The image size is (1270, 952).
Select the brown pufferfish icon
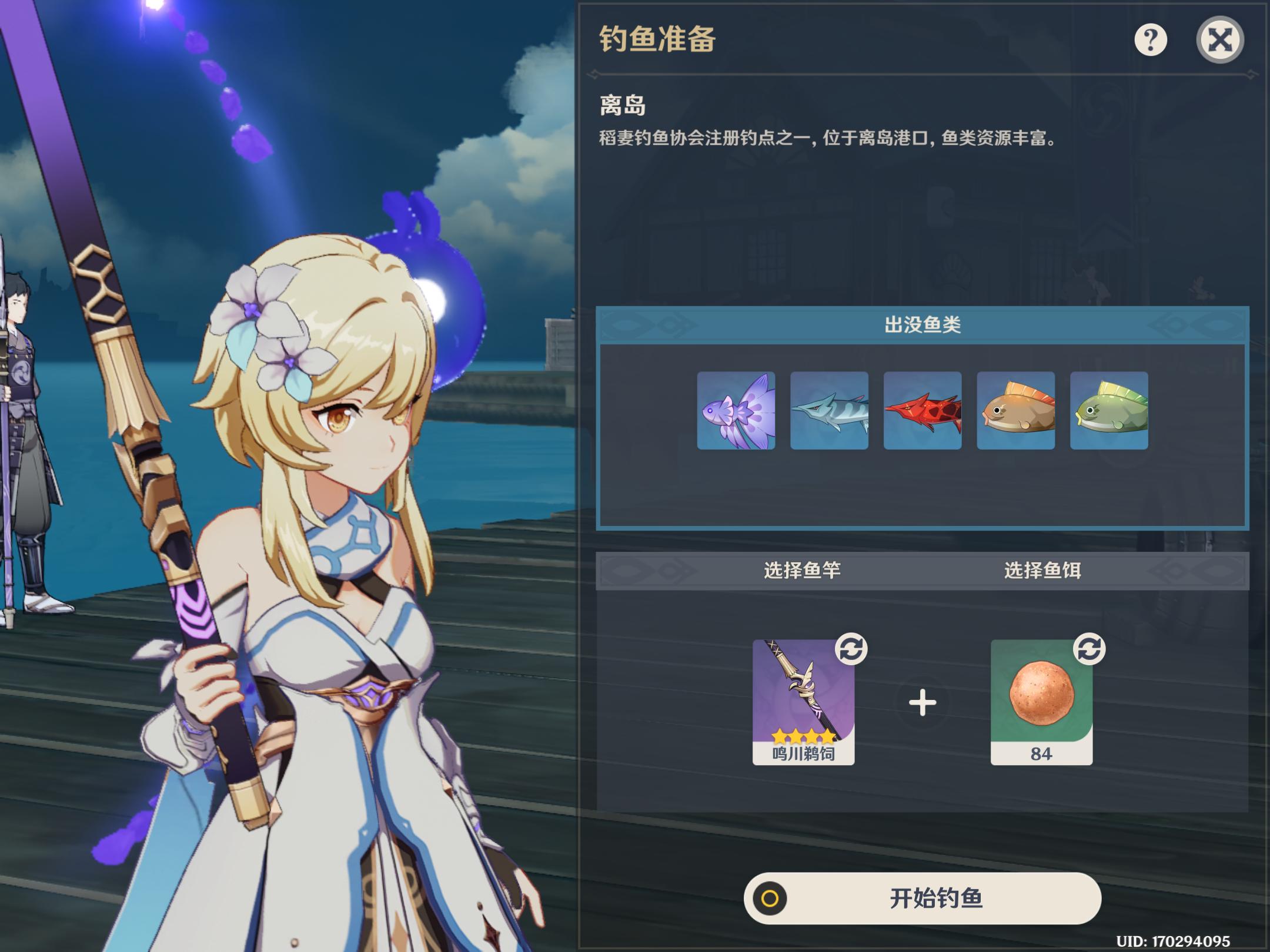click(x=1015, y=411)
